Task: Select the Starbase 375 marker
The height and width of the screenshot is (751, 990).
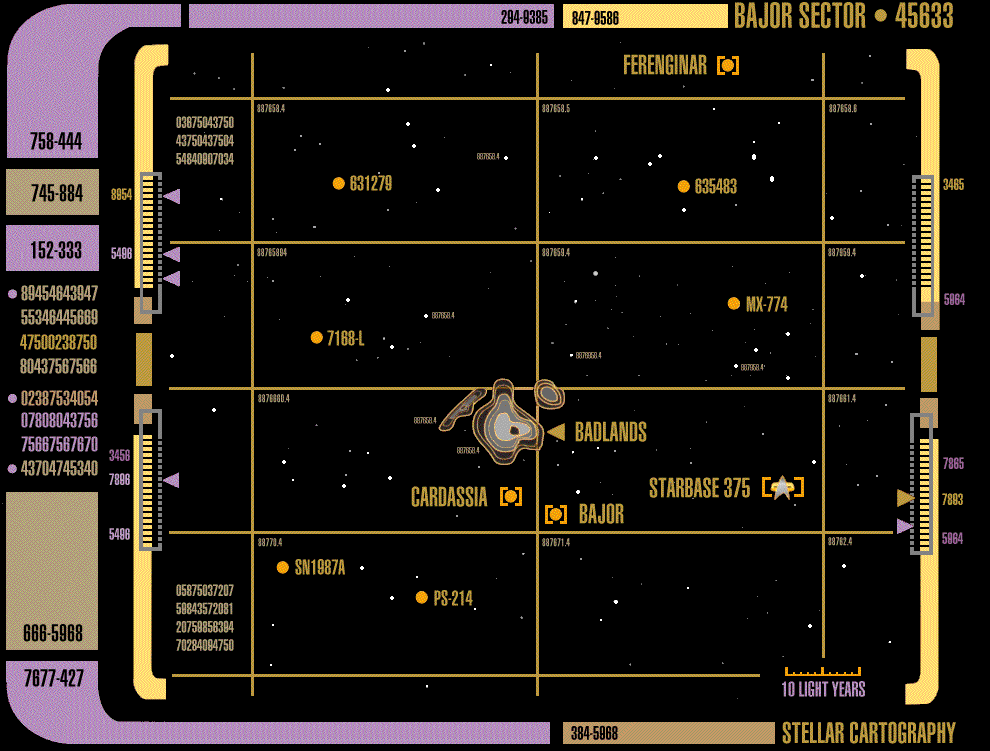Action: pyautogui.click(x=782, y=487)
